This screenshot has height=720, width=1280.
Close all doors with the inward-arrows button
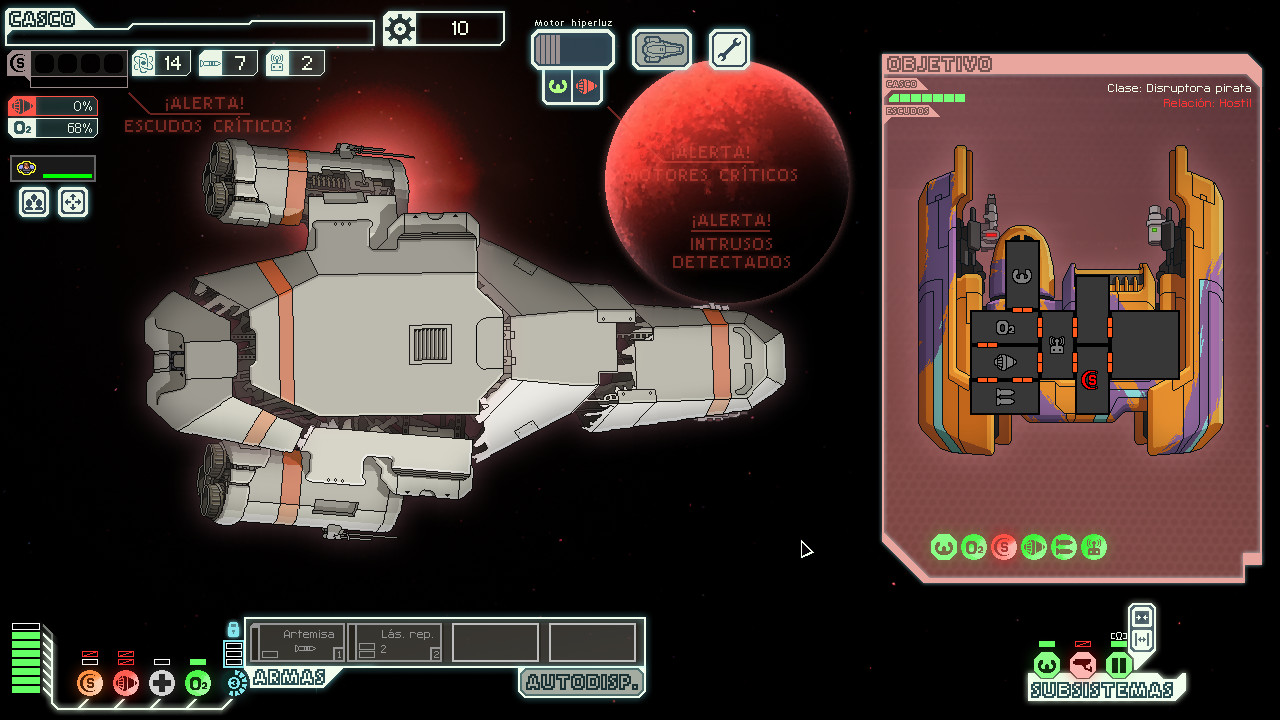[1142, 617]
